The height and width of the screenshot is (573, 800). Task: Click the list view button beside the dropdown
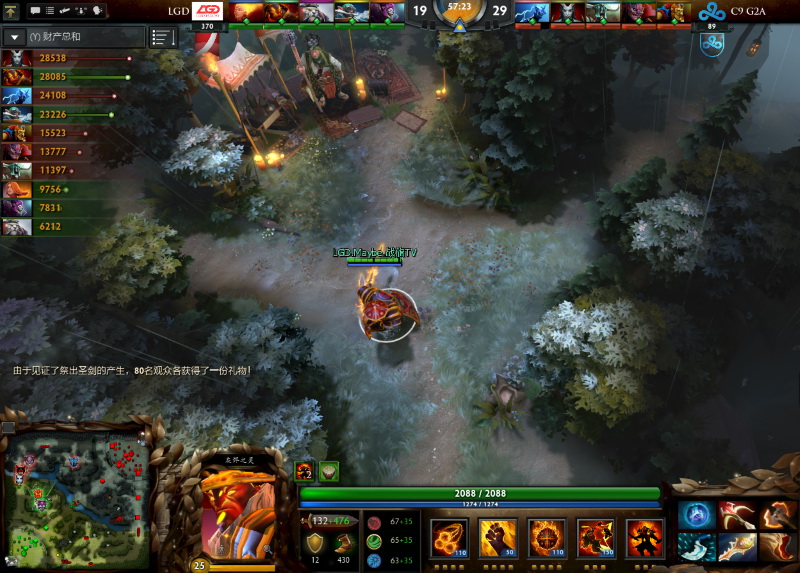coord(162,37)
